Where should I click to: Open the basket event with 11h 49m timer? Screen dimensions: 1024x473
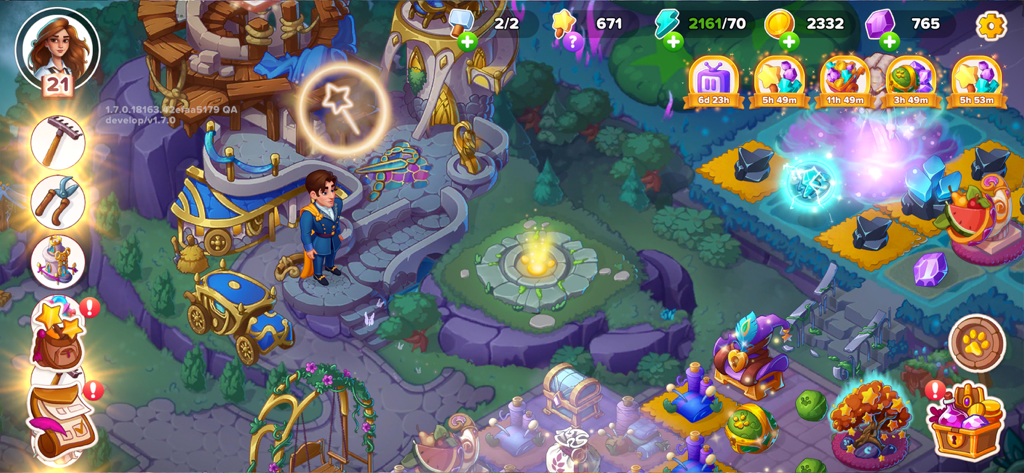[x=845, y=81]
